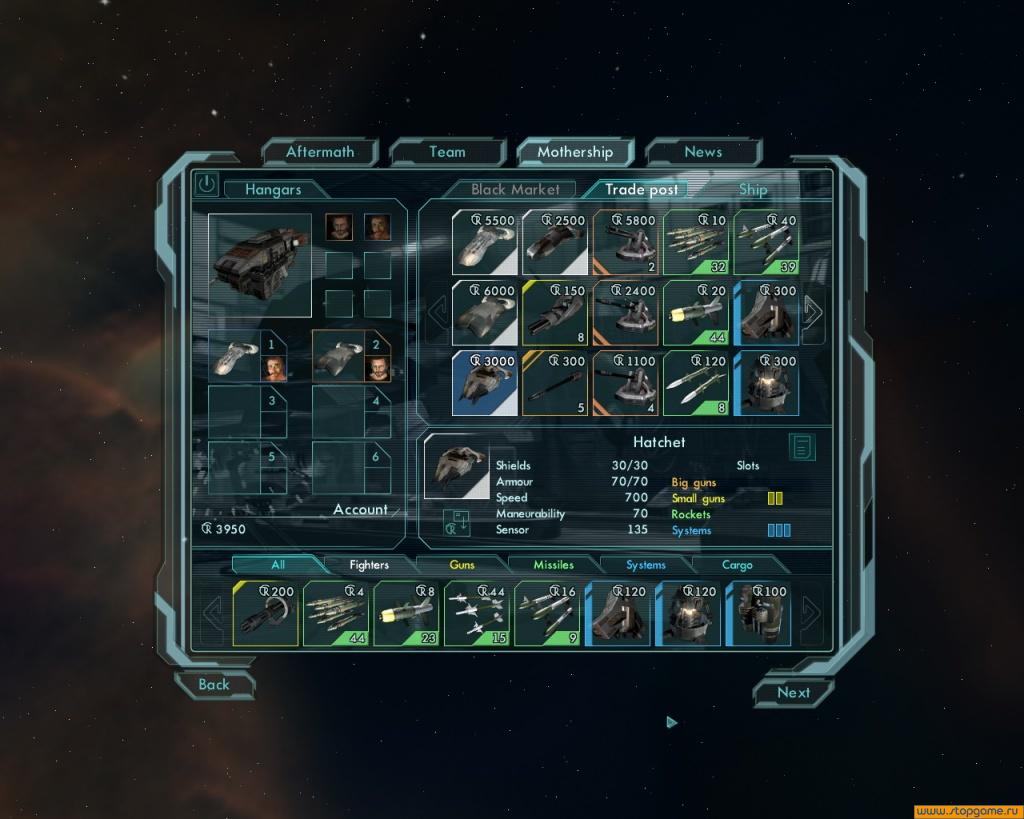Select the 5500 credit fighter
The image size is (1024, 819).
click(485, 243)
